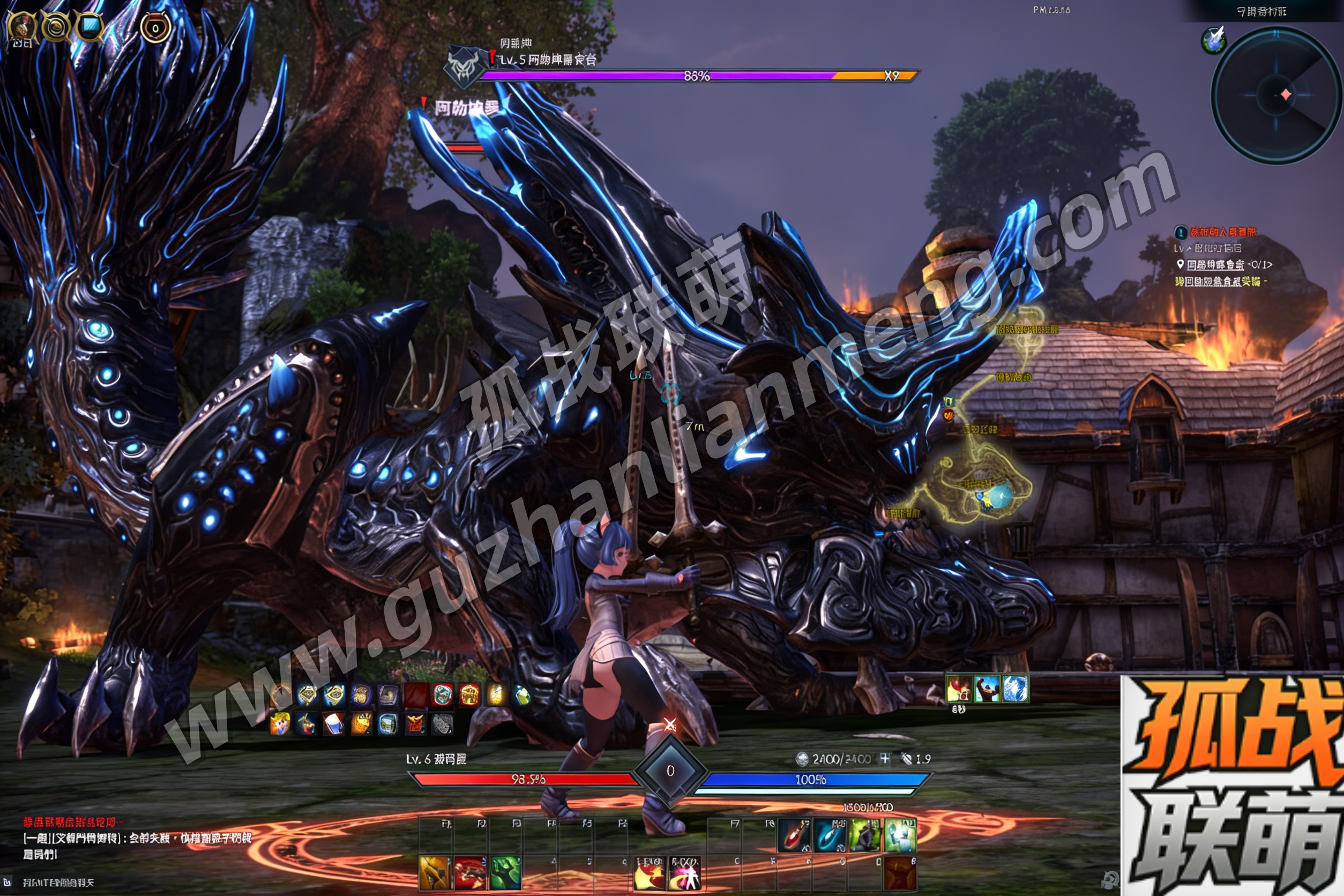Click the character portrait menu icon

point(23,27)
